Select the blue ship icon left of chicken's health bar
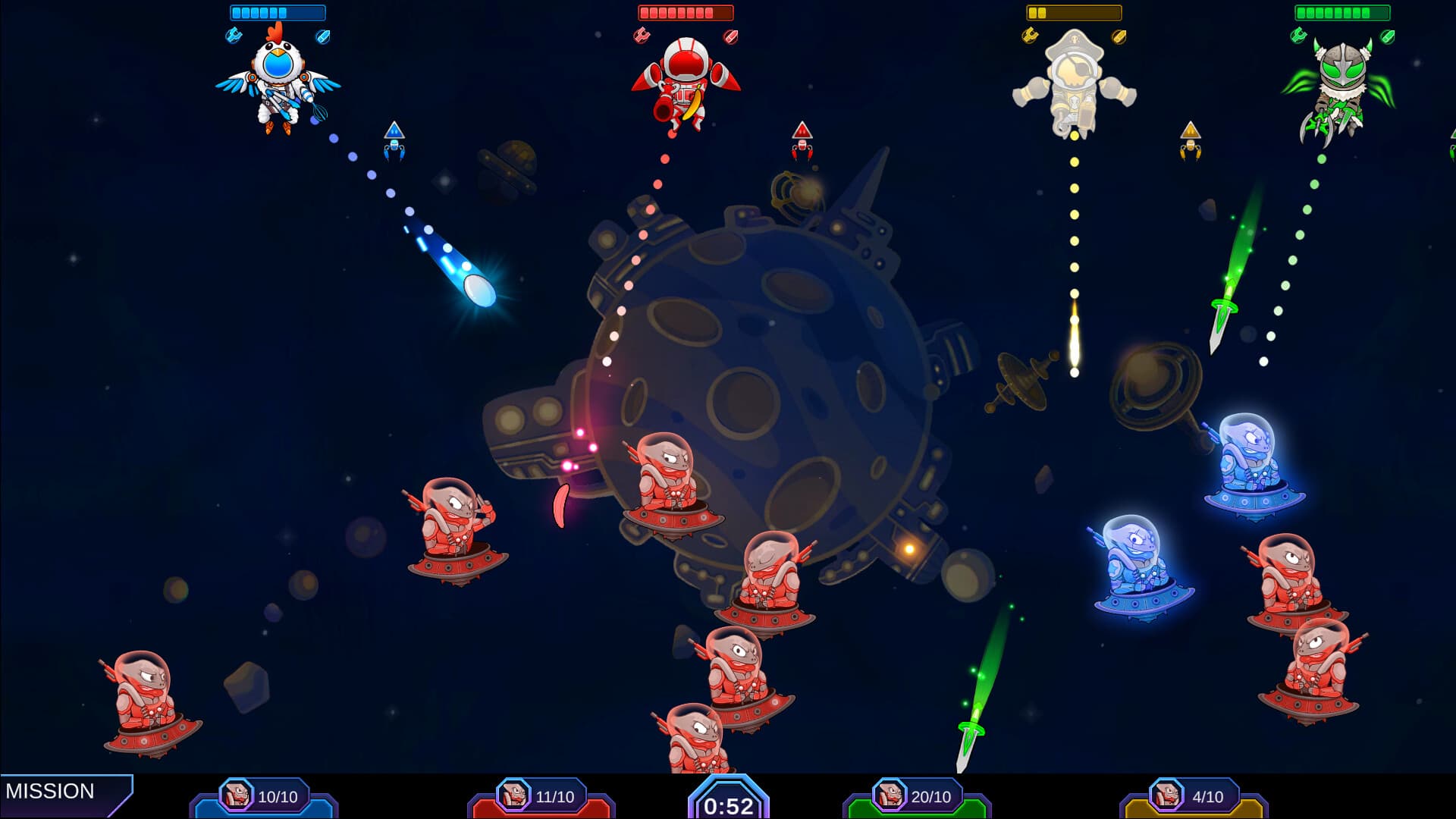This screenshot has width=1456, height=819. pos(234,36)
